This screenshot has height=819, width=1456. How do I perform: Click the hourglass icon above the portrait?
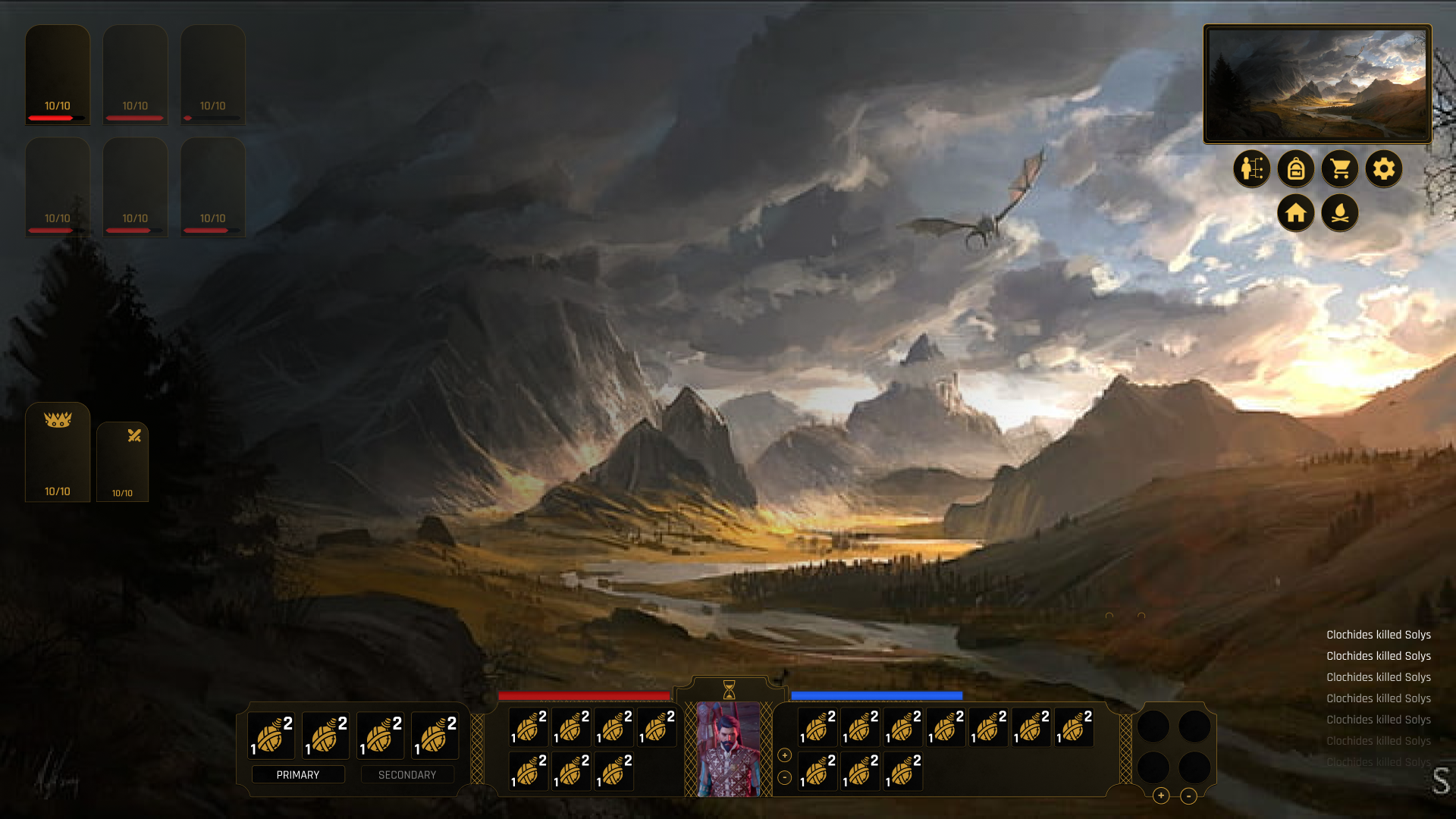(x=729, y=690)
